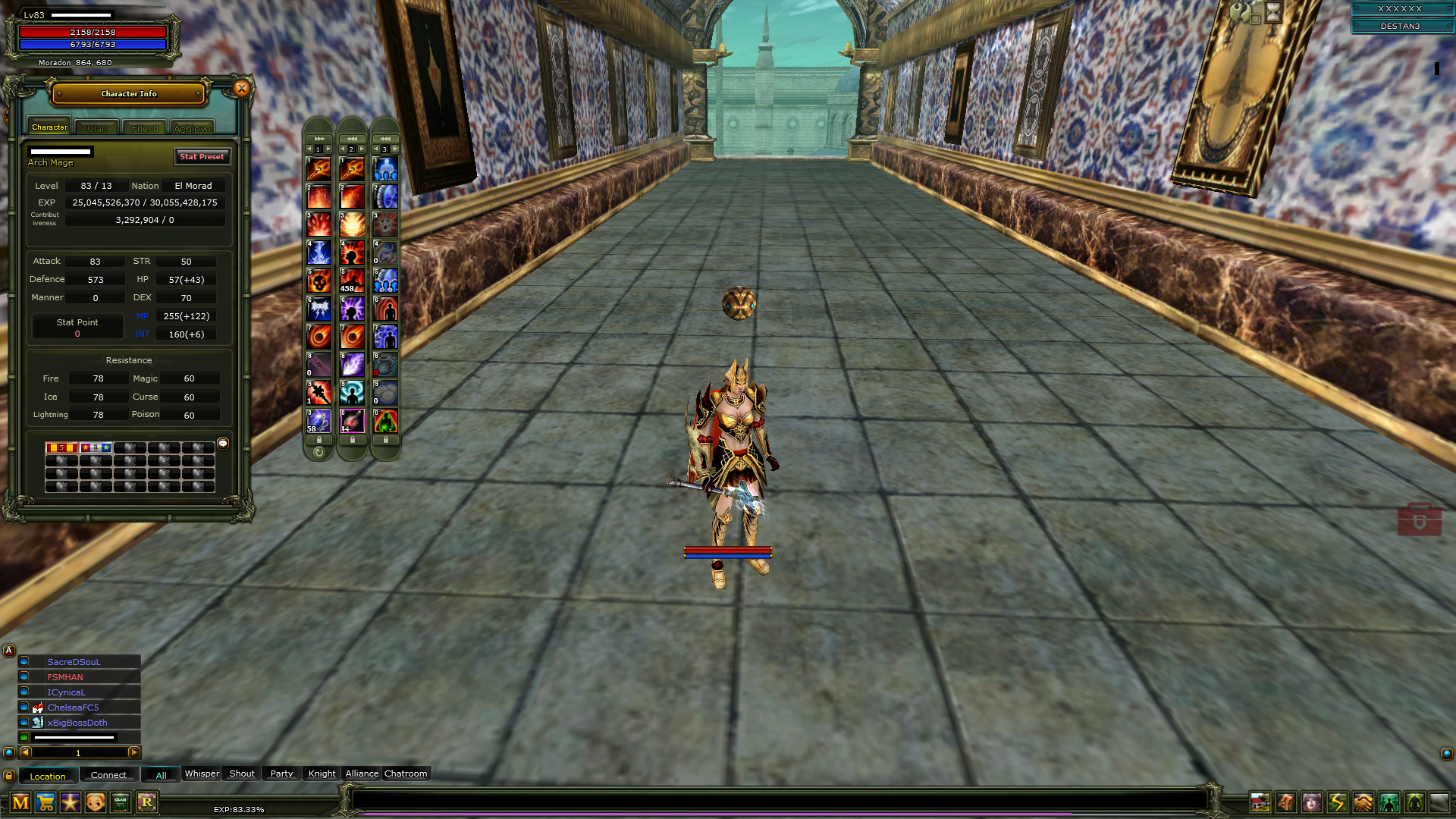Screen dimensions: 1456x819
Task: Select the Party chat tab
Action: [281, 773]
